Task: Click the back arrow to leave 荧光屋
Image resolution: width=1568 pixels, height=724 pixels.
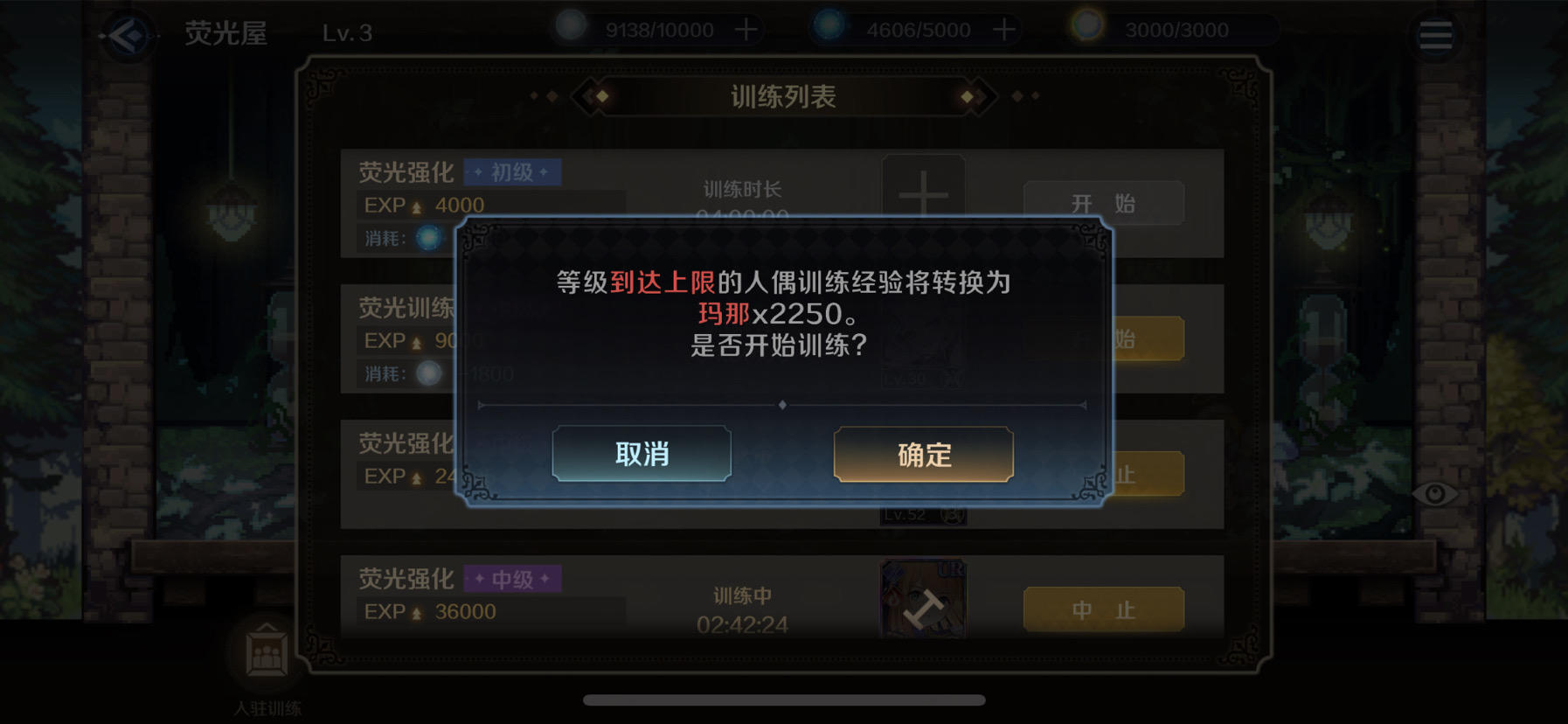Action: click(x=128, y=33)
